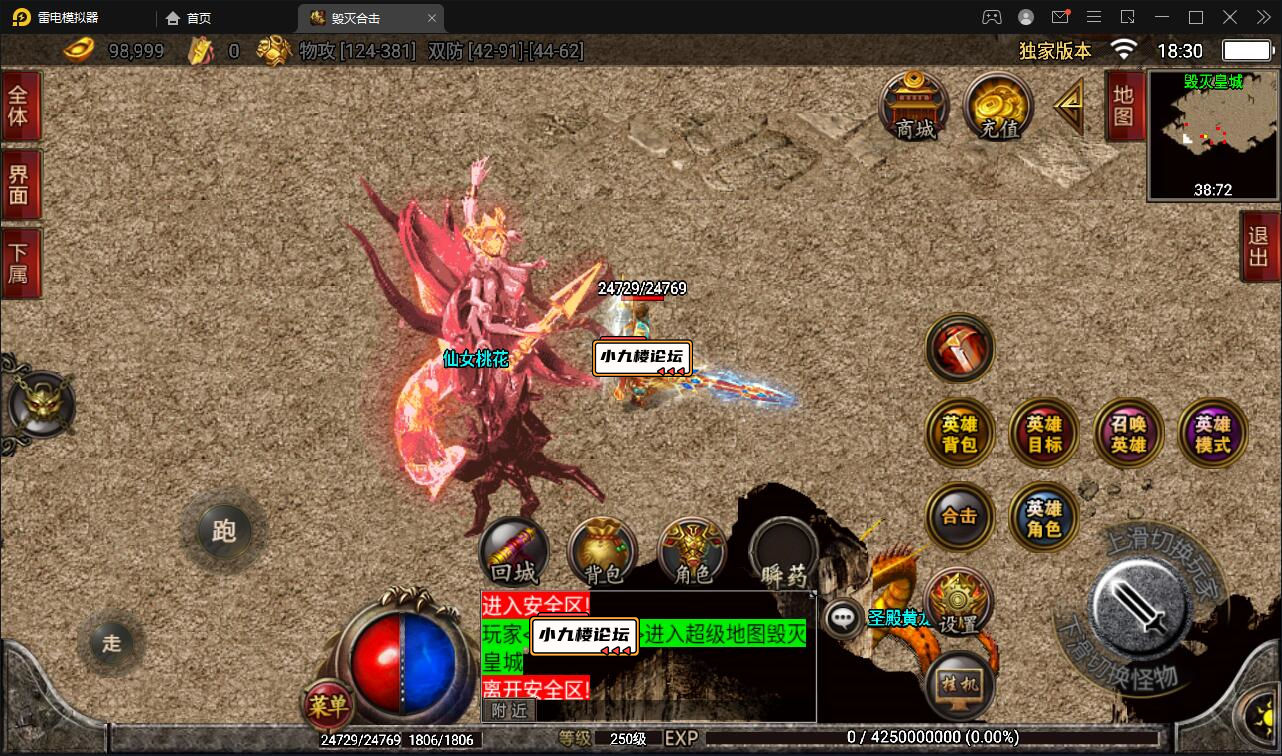The width and height of the screenshot is (1282, 756).
Task: Select 召唤英雄 to summon the hero
Action: pos(1128,432)
